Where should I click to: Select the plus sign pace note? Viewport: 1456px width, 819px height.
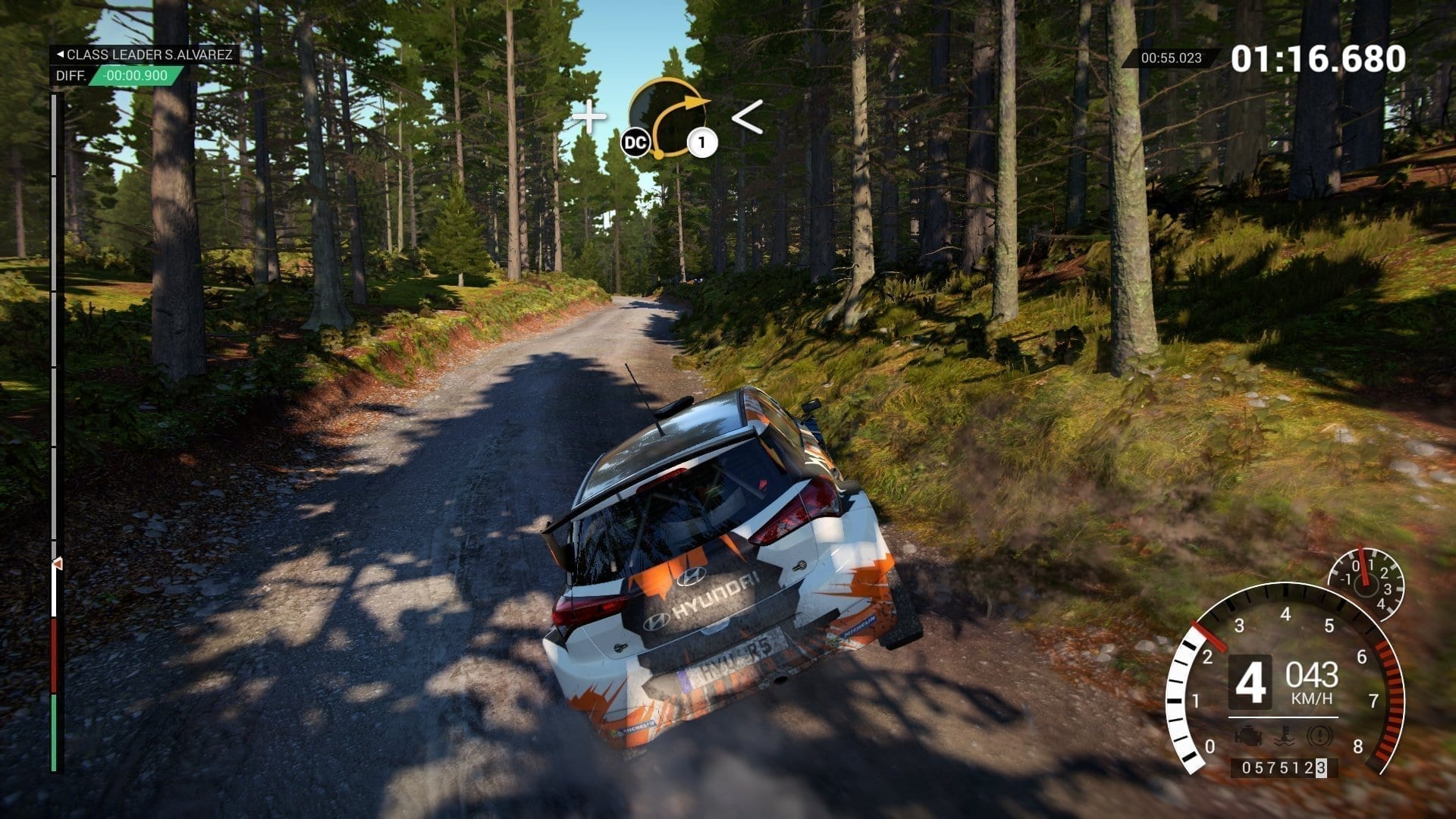pos(589,118)
